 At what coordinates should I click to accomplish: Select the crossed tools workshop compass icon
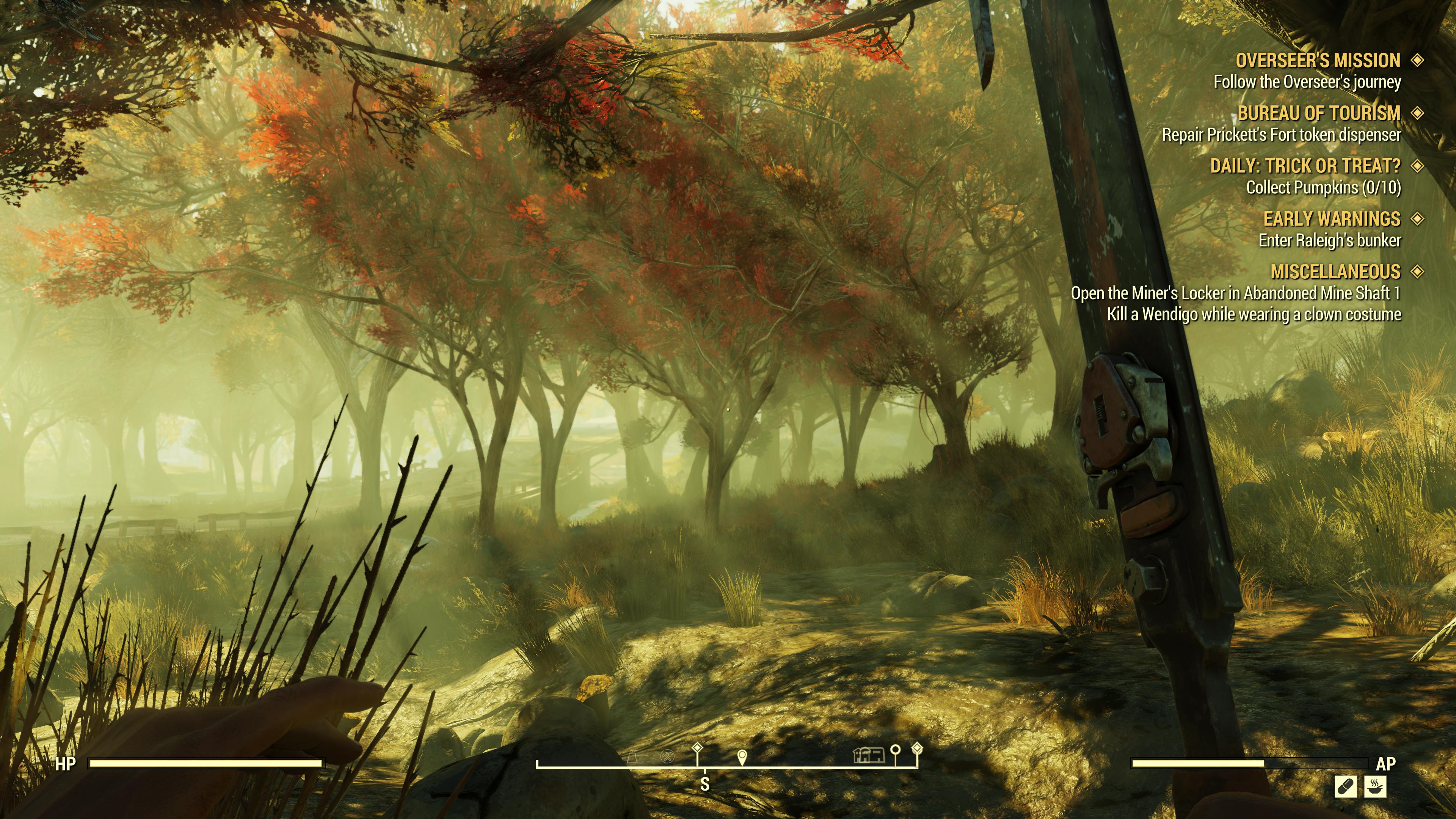pyautogui.click(x=667, y=756)
